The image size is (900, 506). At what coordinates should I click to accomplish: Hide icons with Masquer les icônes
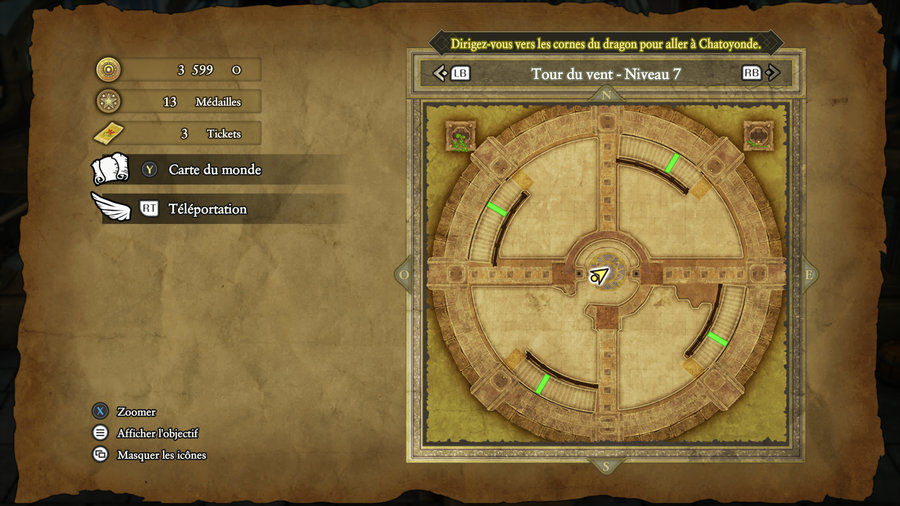coord(161,455)
